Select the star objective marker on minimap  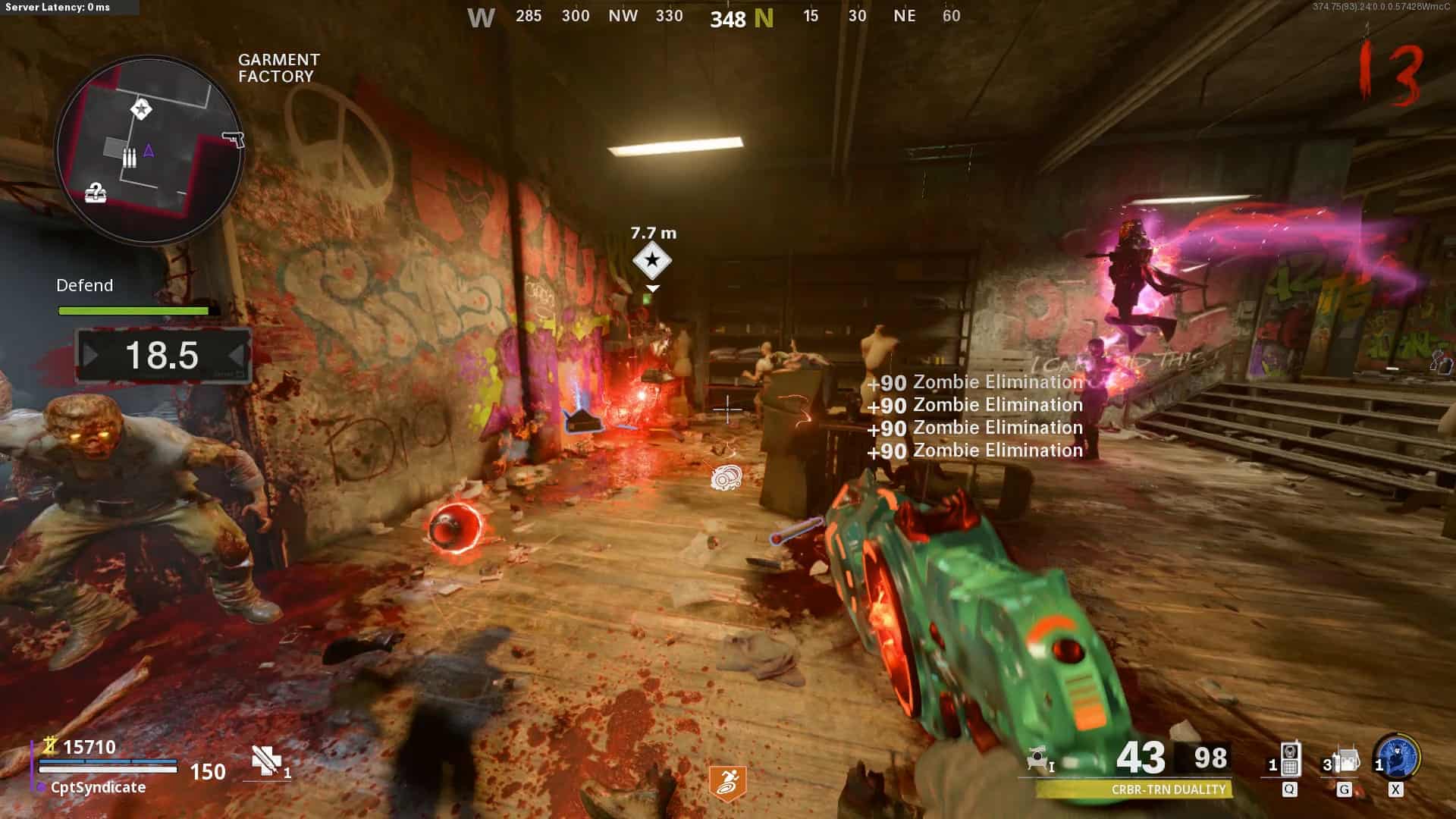coord(141,109)
